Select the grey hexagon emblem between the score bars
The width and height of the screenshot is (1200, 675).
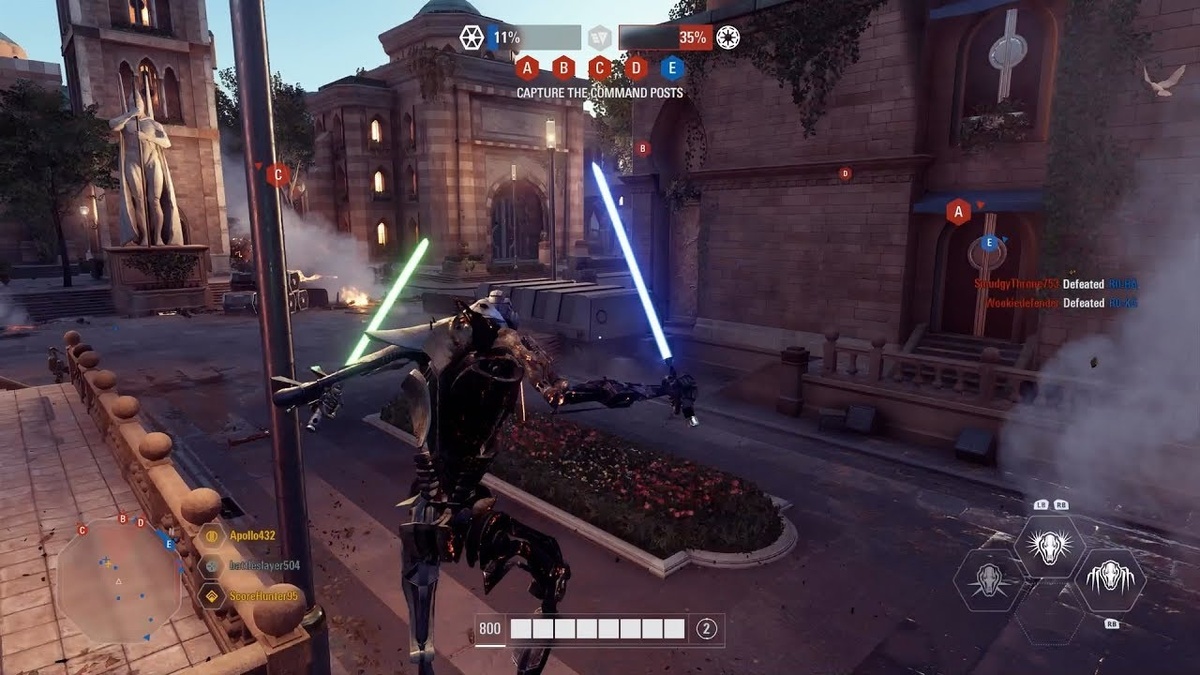click(599, 38)
